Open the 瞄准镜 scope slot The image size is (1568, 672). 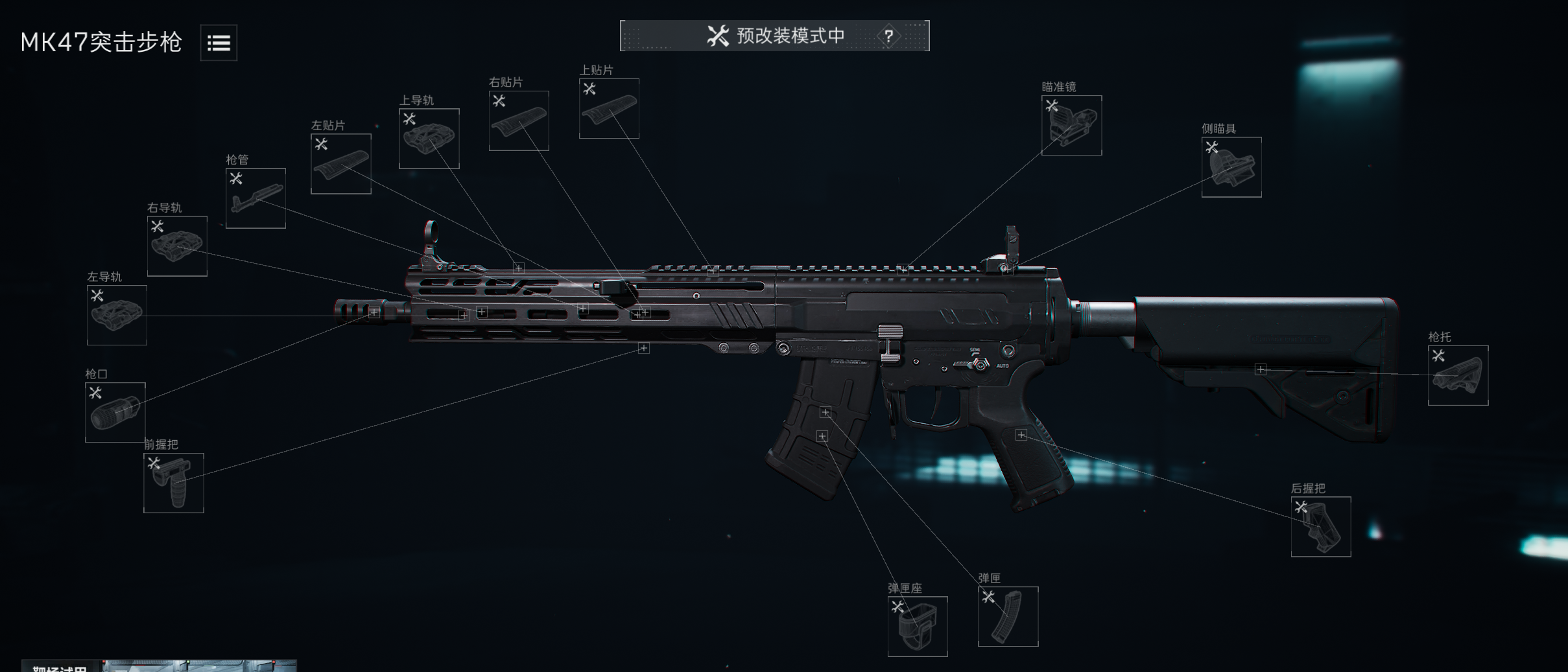coord(1071,126)
